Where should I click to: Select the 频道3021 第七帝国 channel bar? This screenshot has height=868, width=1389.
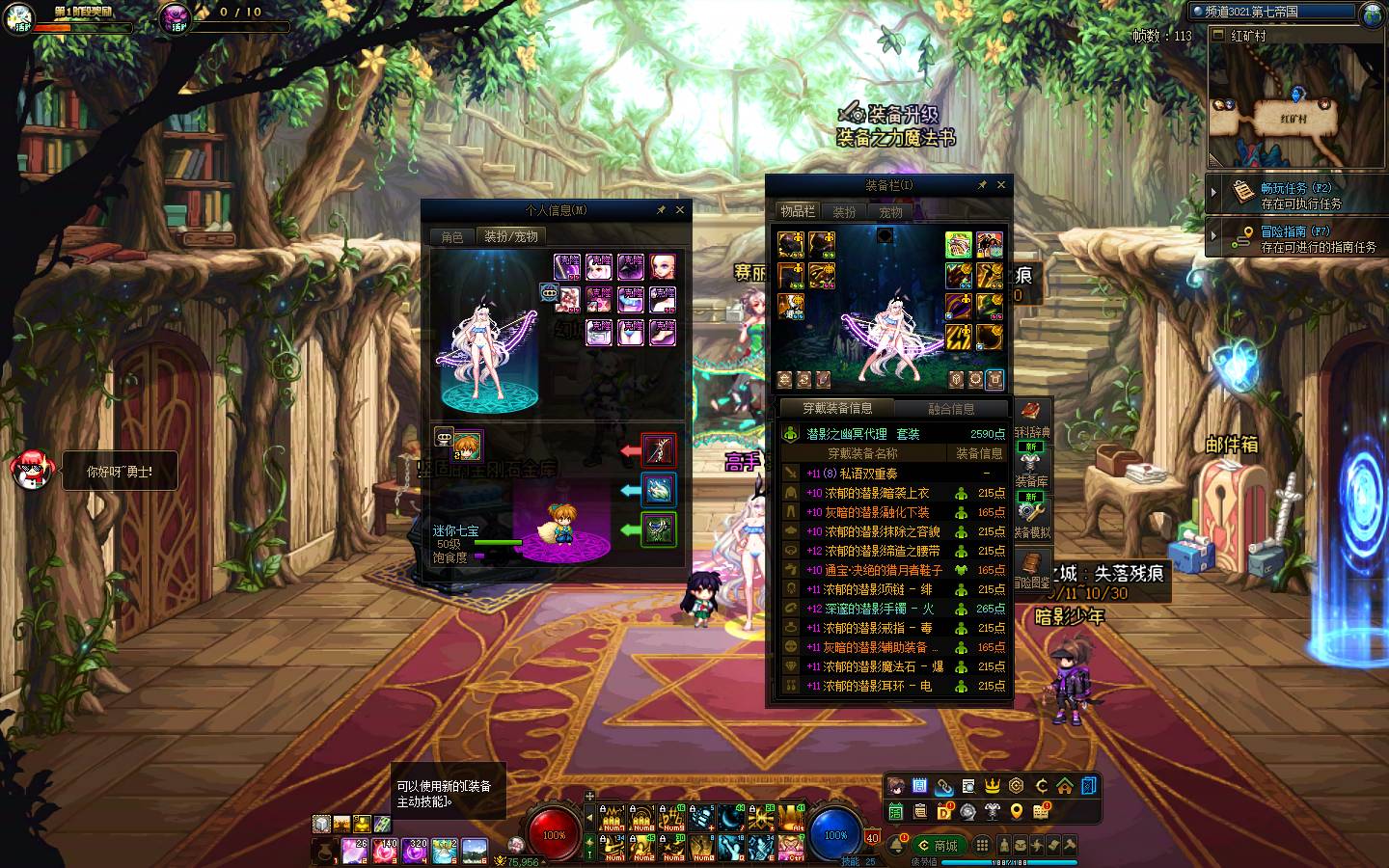pyautogui.click(x=1271, y=13)
